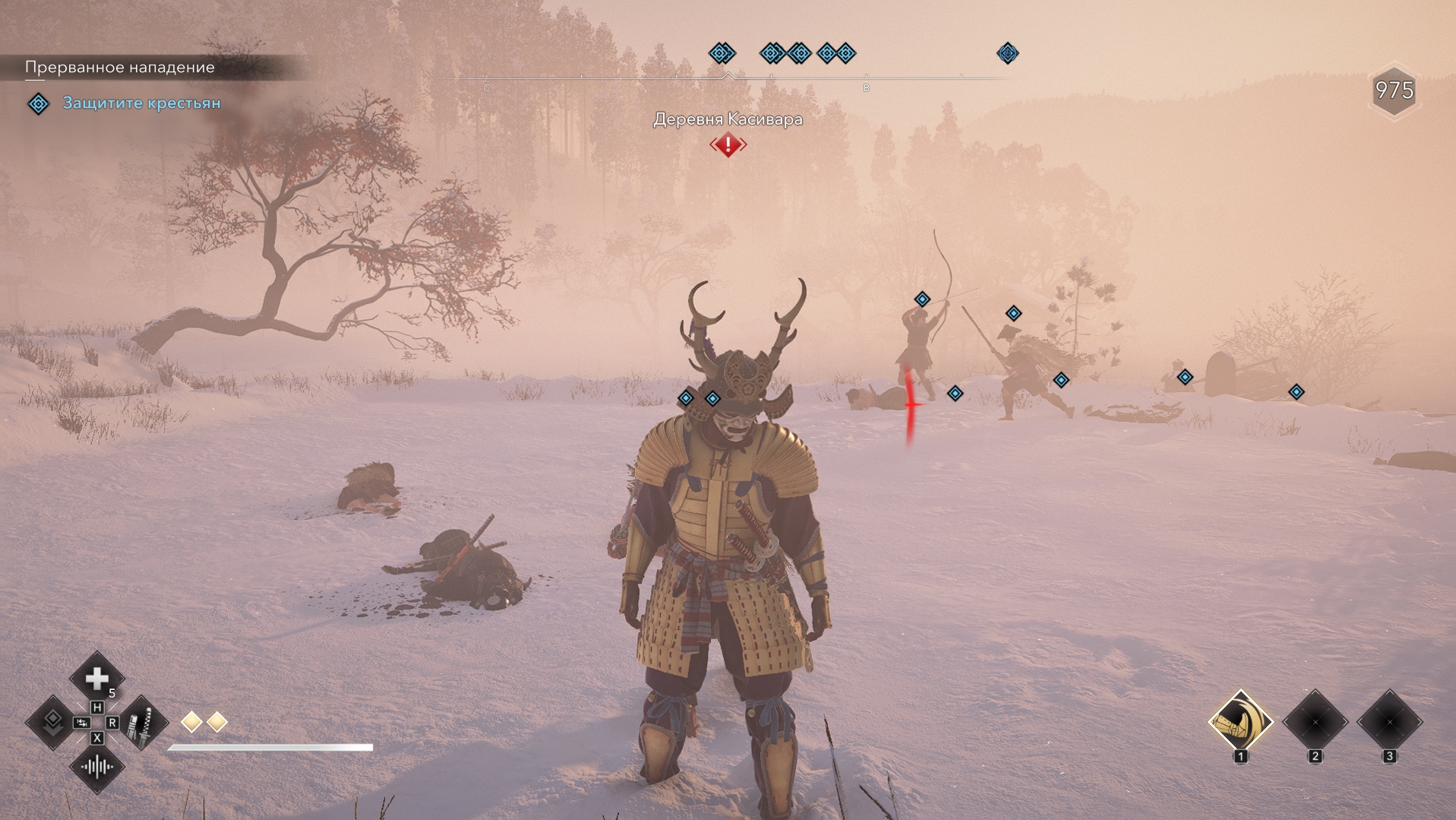
Task: Click the stacked diamond down-arrow icon
Action: tap(52, 722)
